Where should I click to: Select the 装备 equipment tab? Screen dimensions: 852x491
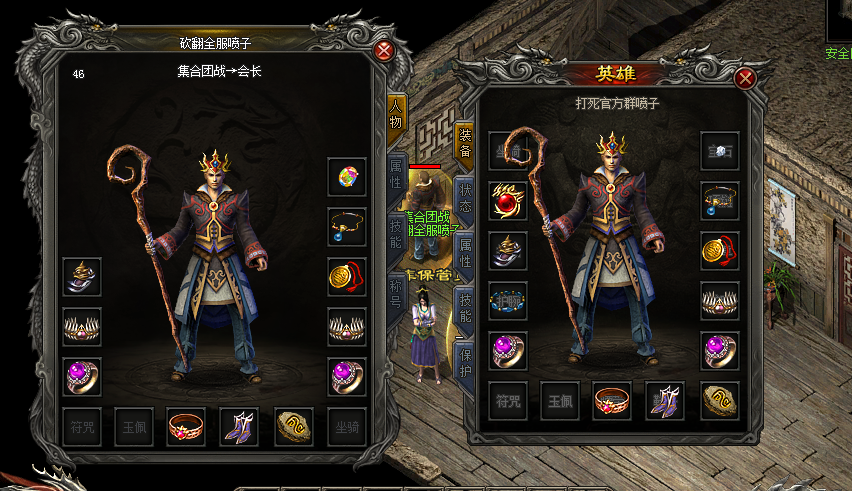coord(465,144)
